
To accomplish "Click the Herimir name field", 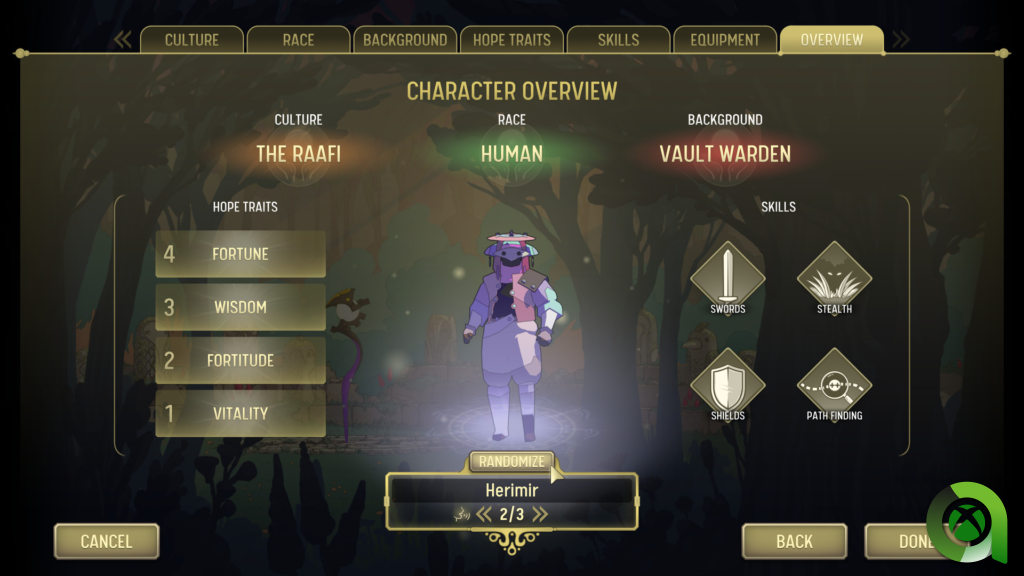I will pos(512,490).
